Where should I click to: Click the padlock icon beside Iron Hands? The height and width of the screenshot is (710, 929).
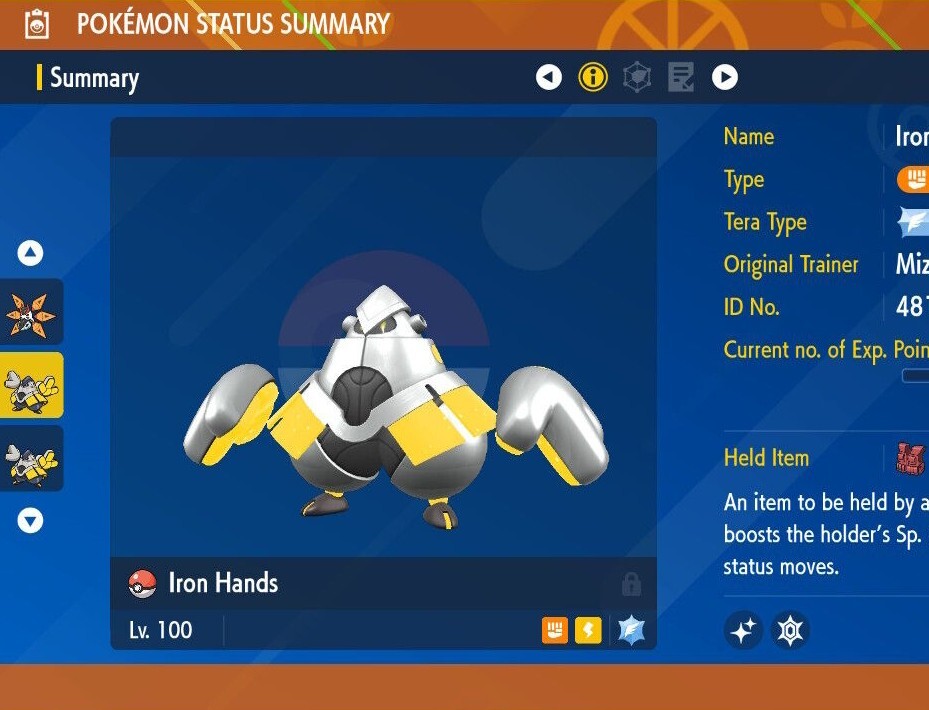[x=631, y=584]
